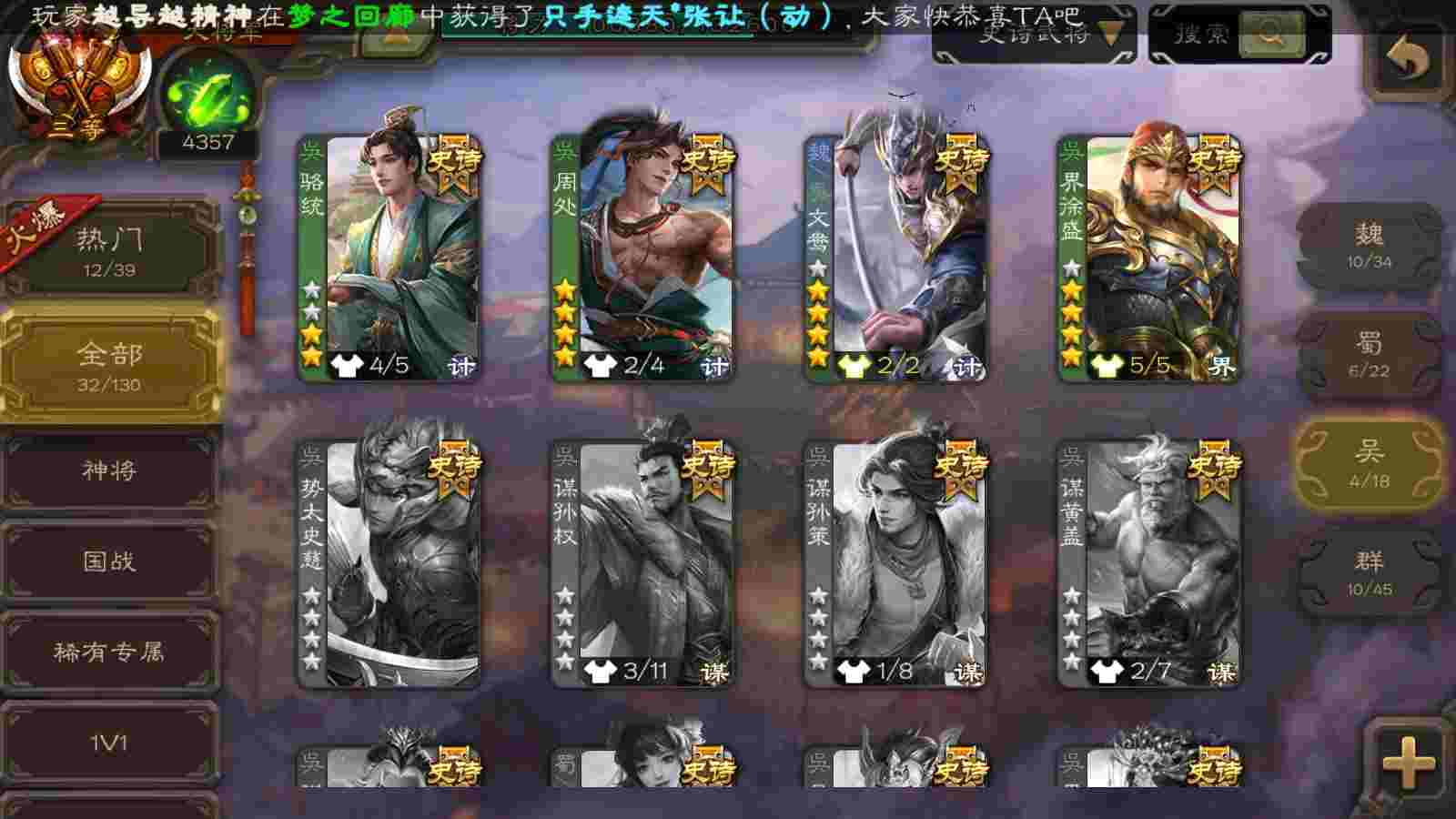
Task: Open the 文鸯 hero card
Action: 895,258
